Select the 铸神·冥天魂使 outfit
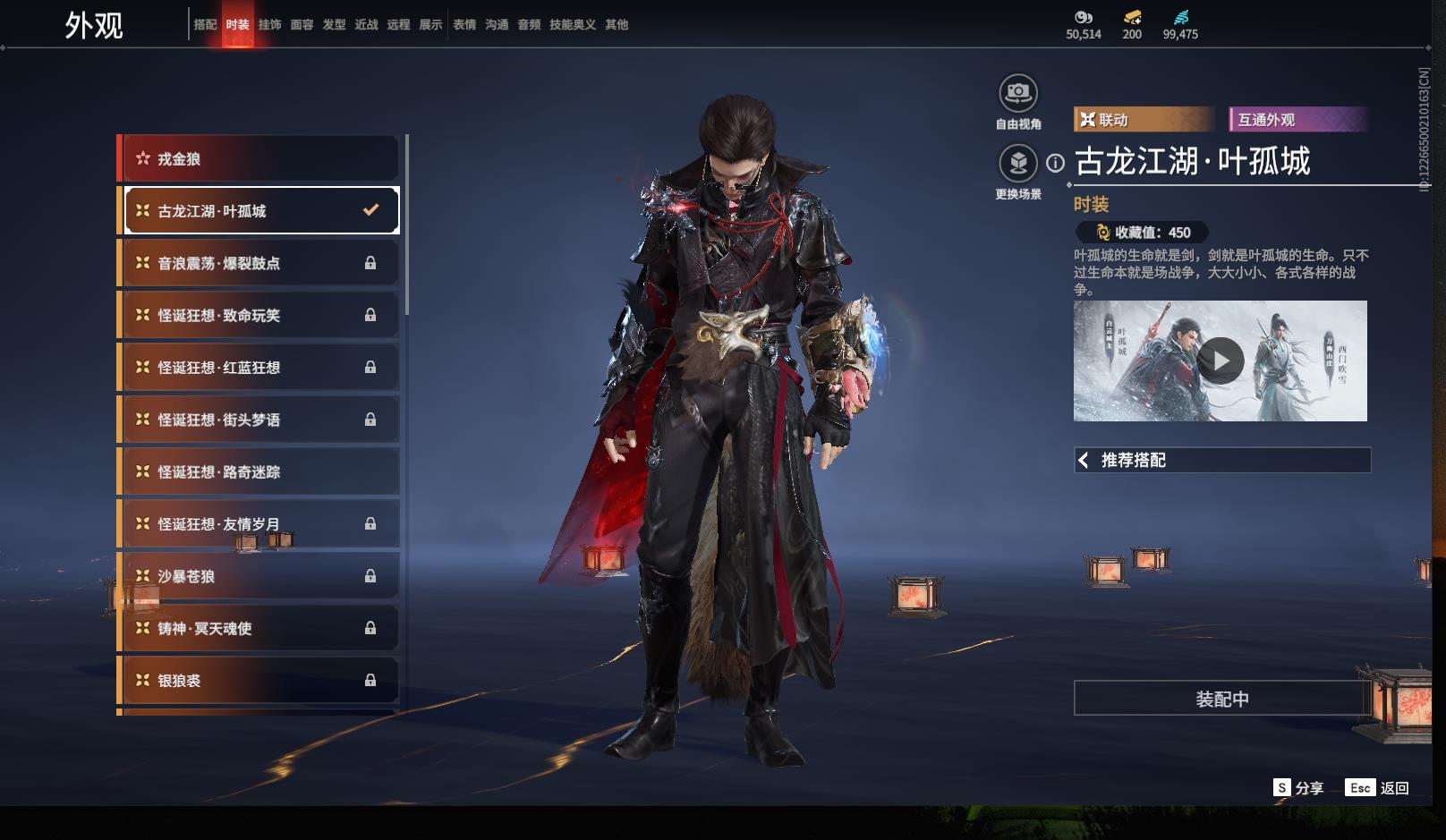 [259, 628]
